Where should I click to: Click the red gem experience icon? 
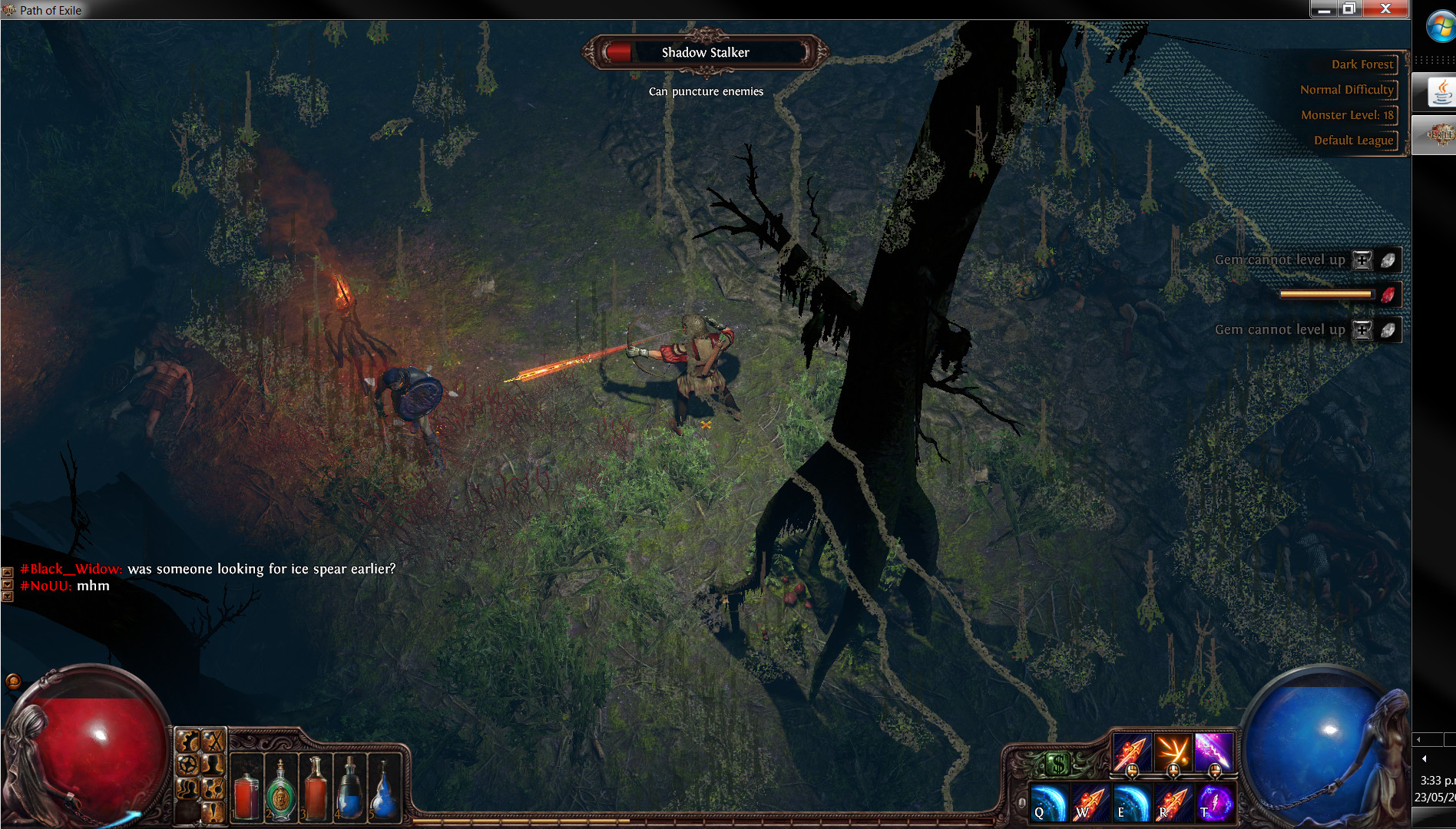click(1388, 295)
